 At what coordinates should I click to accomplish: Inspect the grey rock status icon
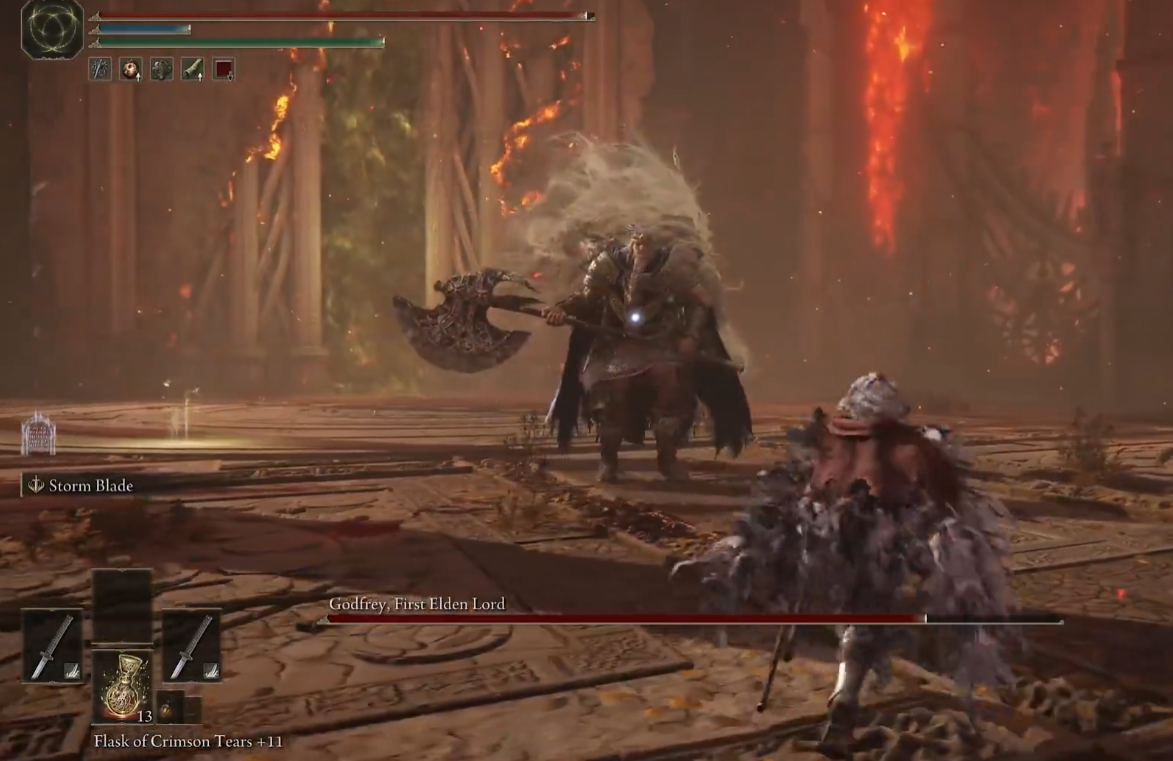(161, 69)
